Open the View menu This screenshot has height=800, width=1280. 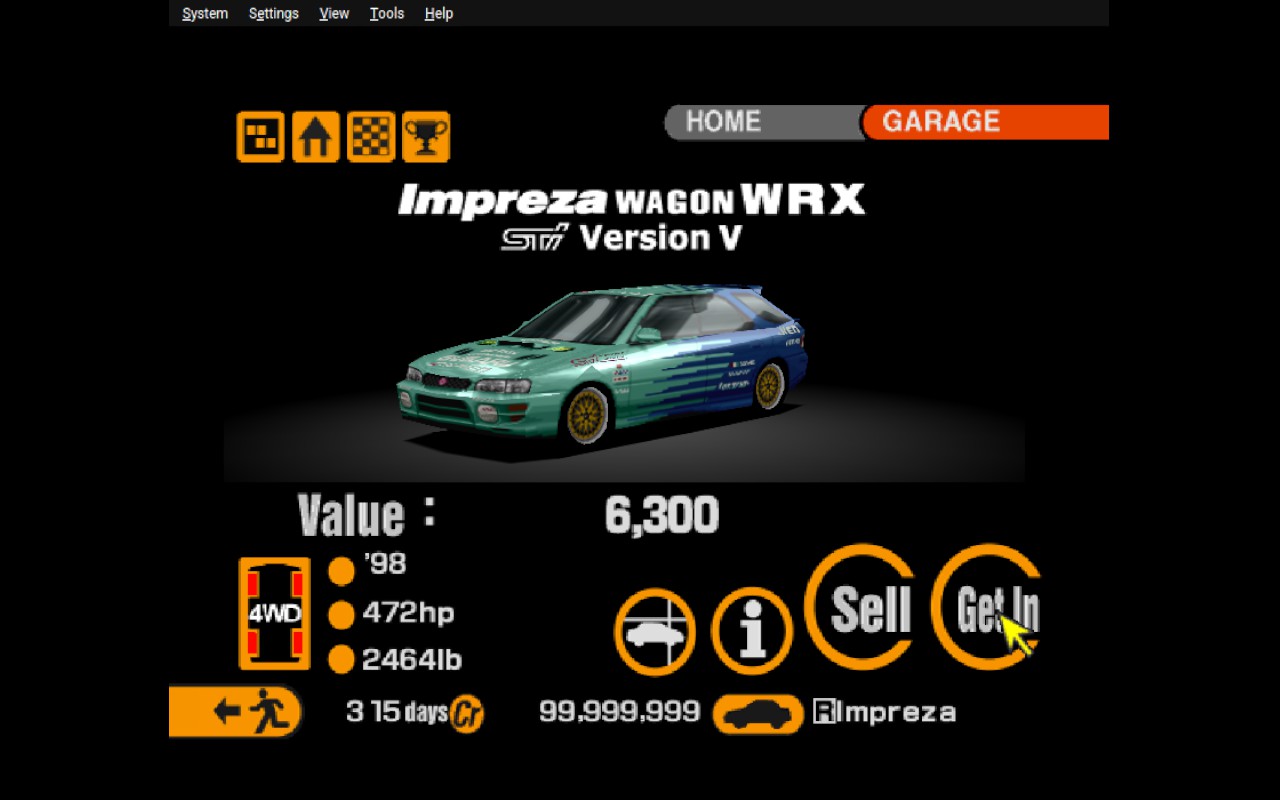pos(333,13)
